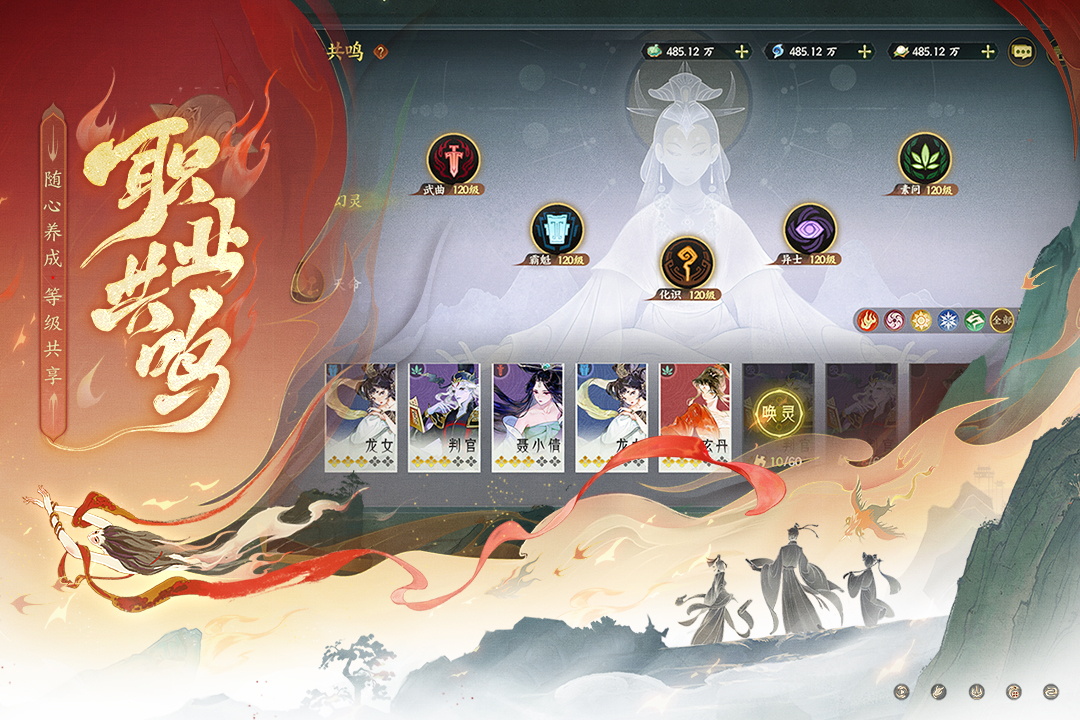This screenshot has width=1080, height=720.
Task: Select the 武曲 red sword class icon
Action: tap(453, 159)
